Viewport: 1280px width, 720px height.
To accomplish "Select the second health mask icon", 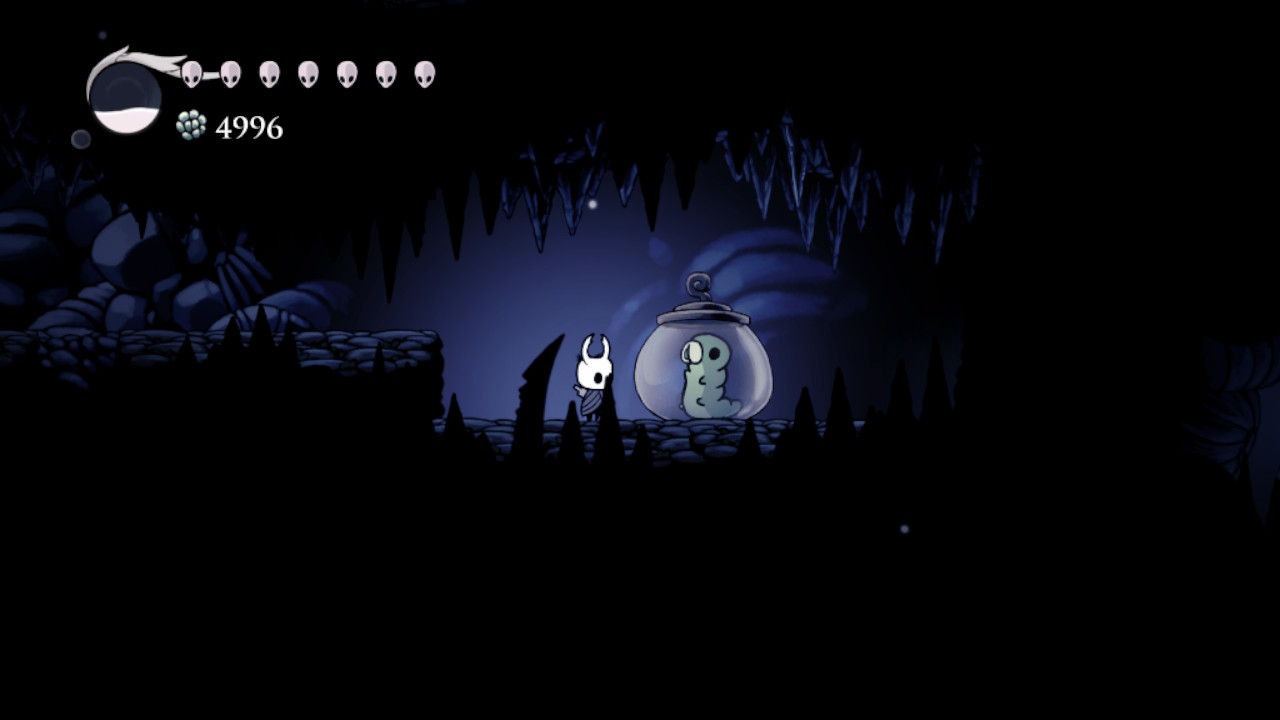I will pyautogui.click(x=230, y=72).
